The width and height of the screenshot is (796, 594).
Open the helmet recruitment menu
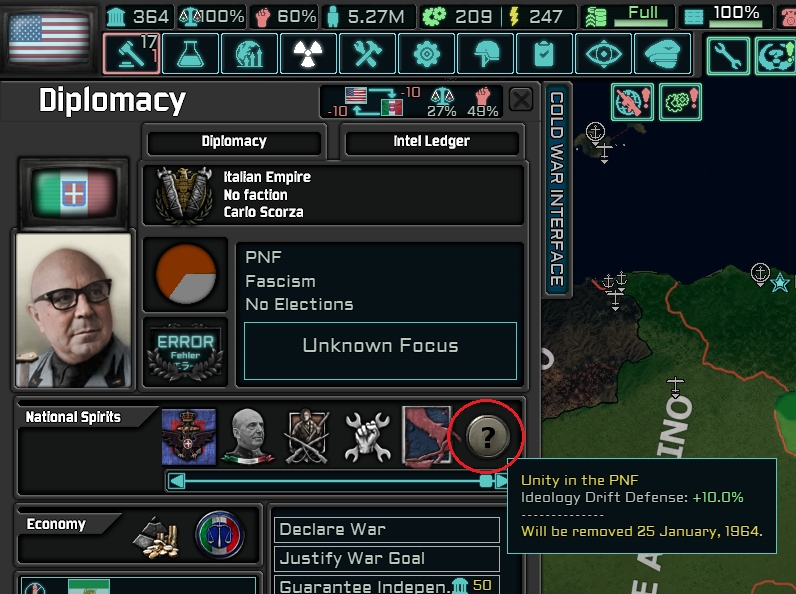pyautogui.click(x=486, y=54)
